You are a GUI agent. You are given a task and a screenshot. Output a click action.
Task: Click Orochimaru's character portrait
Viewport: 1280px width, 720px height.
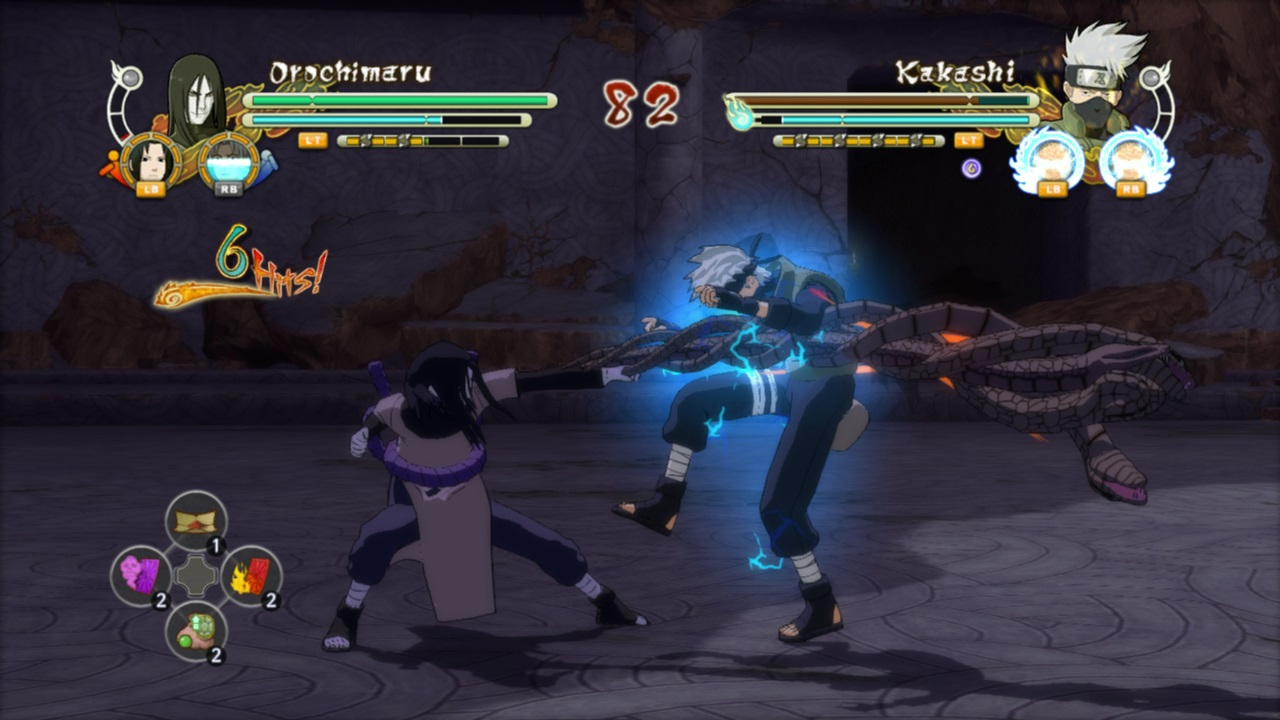click(196, 98)
